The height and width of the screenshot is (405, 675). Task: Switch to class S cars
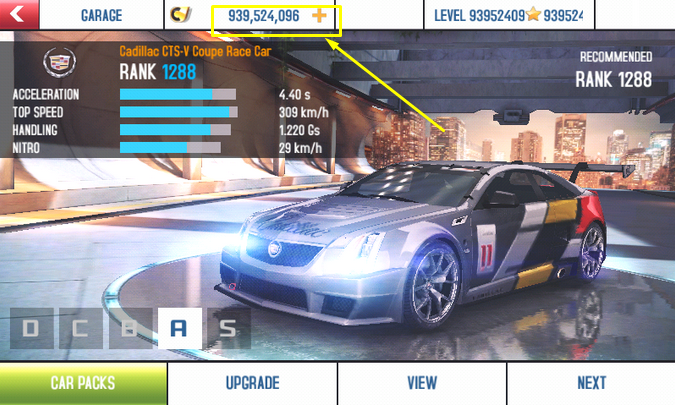click(x=228, y=328)
